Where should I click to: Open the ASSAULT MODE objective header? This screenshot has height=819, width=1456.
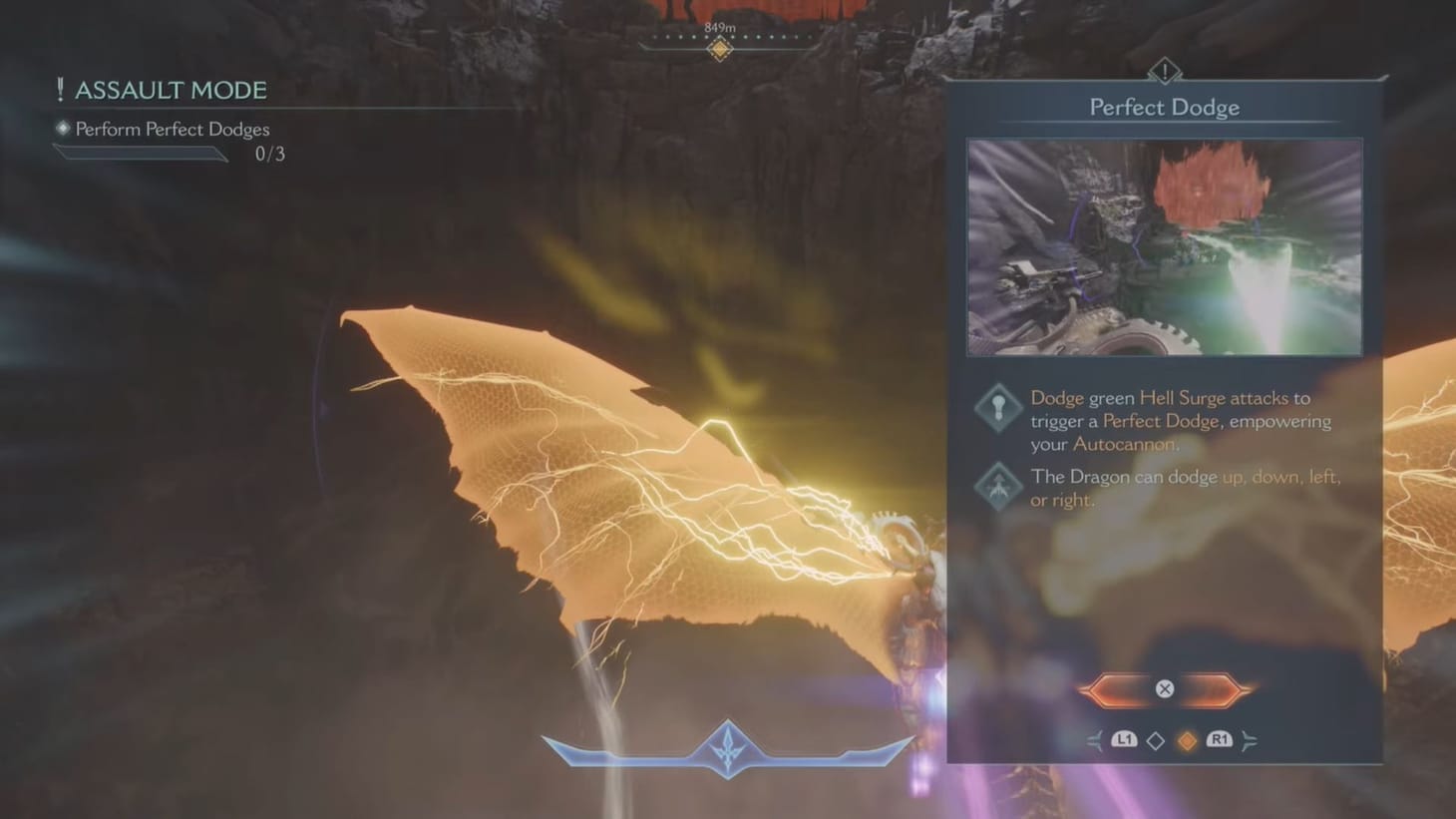point(170,90)
